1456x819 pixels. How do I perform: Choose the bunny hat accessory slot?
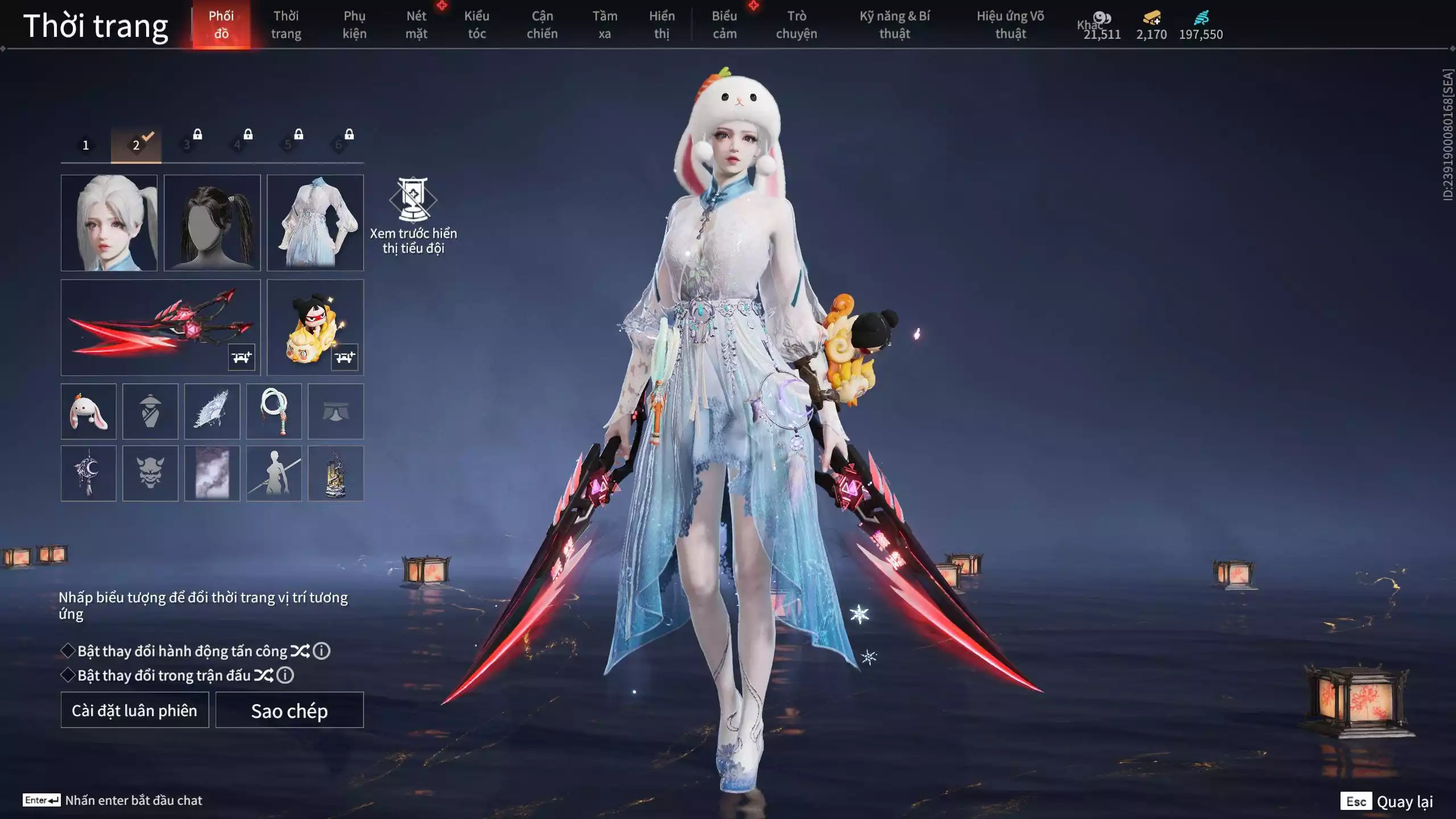click(x=89, y=411)
